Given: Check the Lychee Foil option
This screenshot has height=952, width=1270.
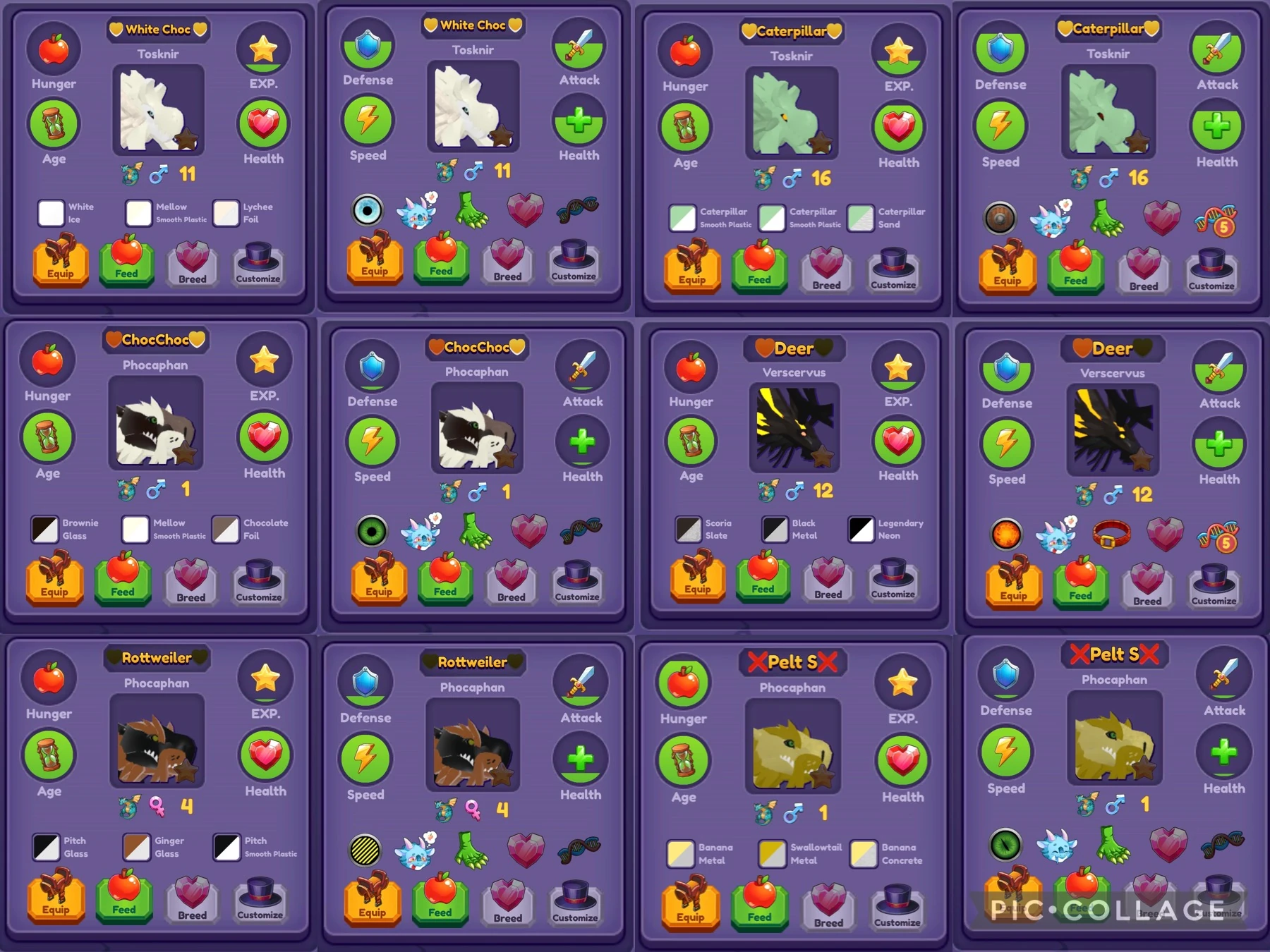Looking at the screenshot, I should coord(226,214).
